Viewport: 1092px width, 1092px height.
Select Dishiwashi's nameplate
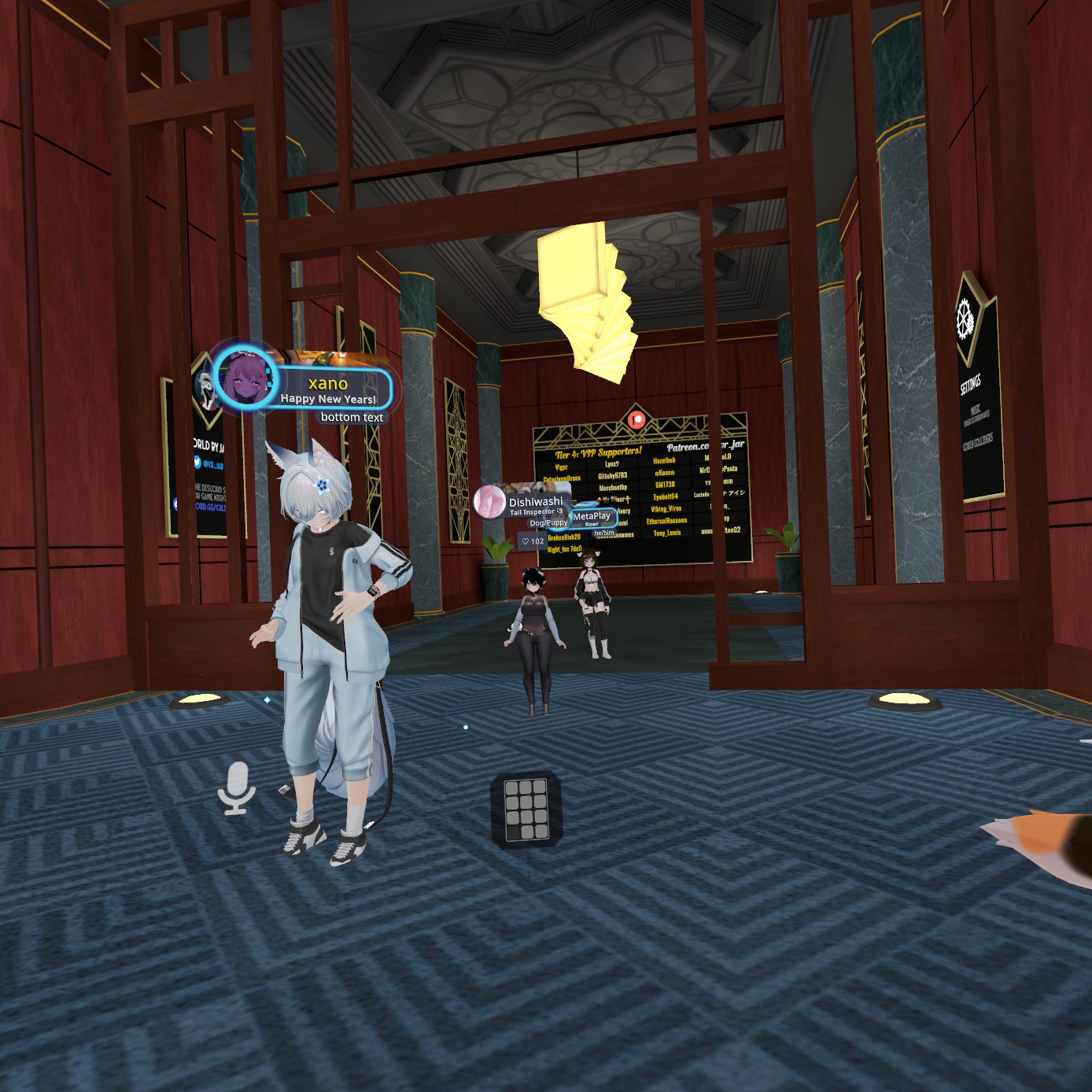coord(535,502)
